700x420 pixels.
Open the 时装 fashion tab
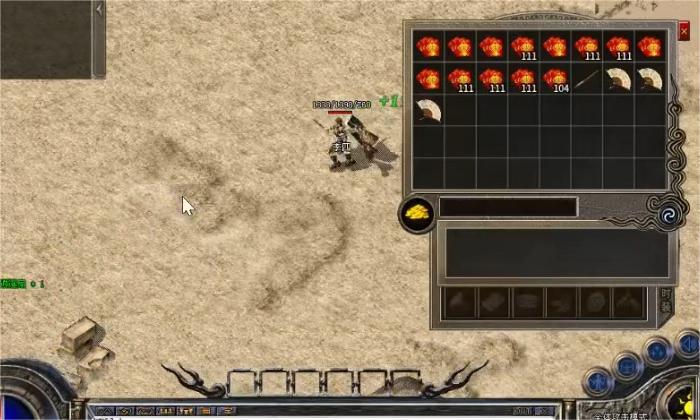tap(667, 301)
